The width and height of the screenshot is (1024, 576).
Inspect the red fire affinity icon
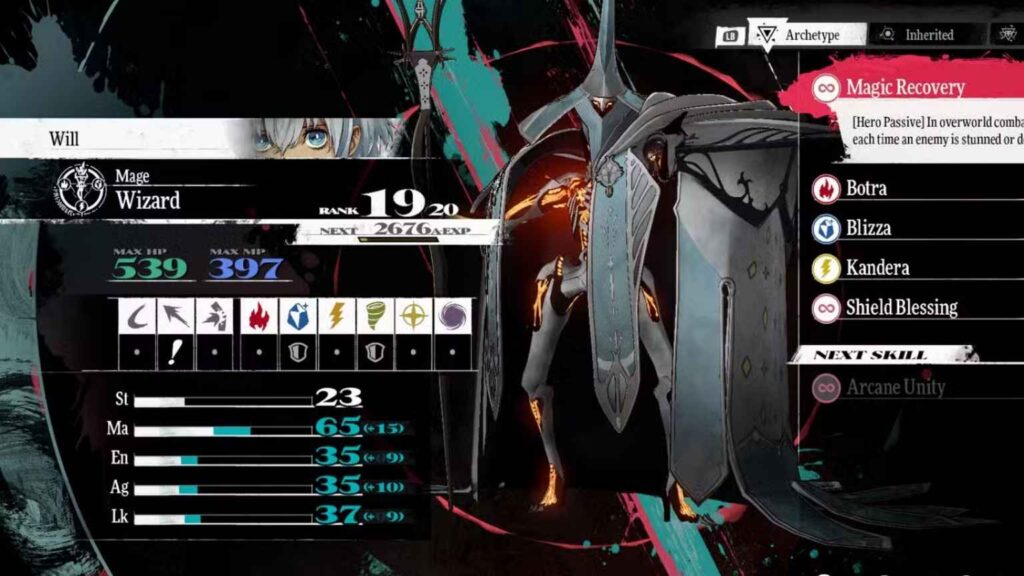pos(259,316)
